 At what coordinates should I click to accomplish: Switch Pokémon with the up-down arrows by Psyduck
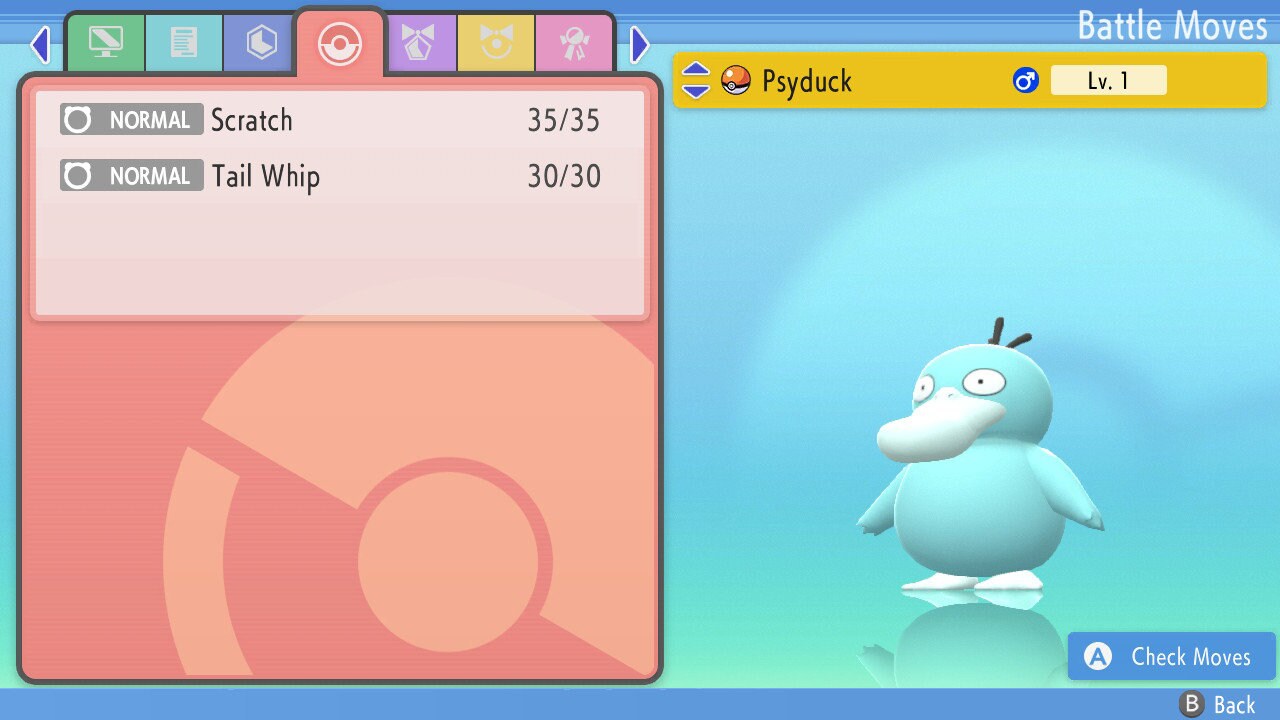coord(696,80)
